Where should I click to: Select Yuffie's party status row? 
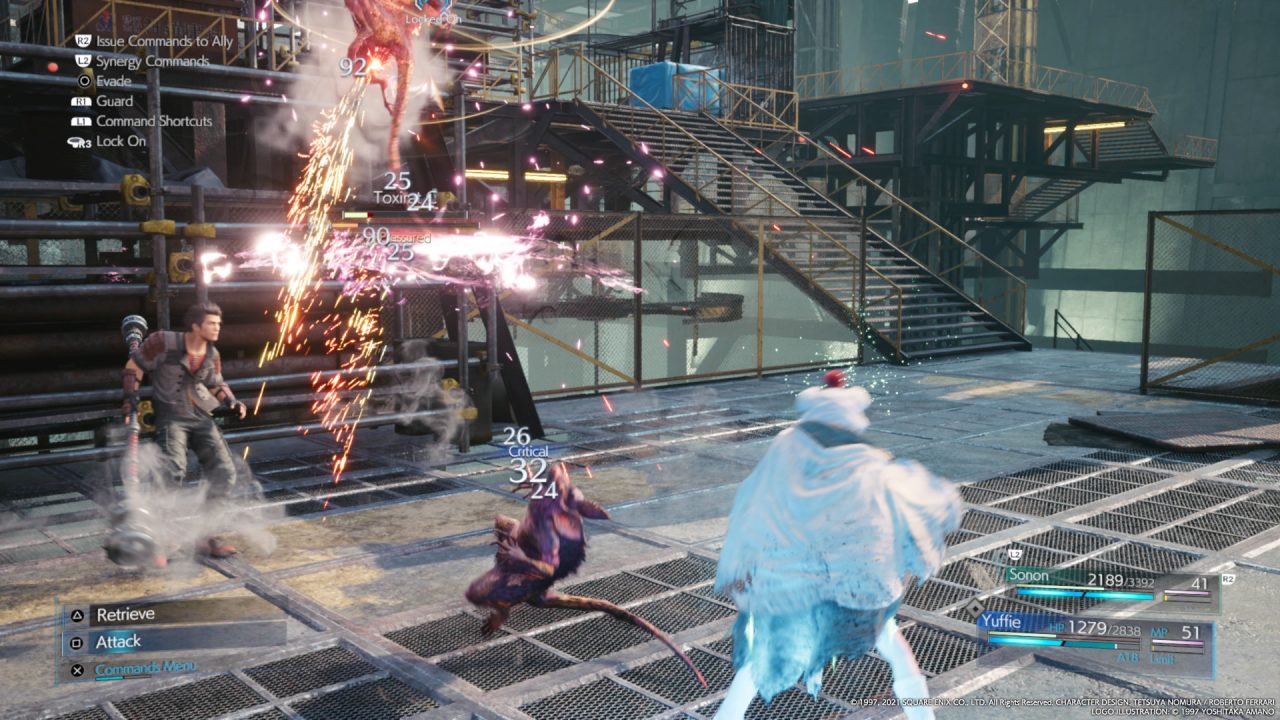(x=1095, y=633)
